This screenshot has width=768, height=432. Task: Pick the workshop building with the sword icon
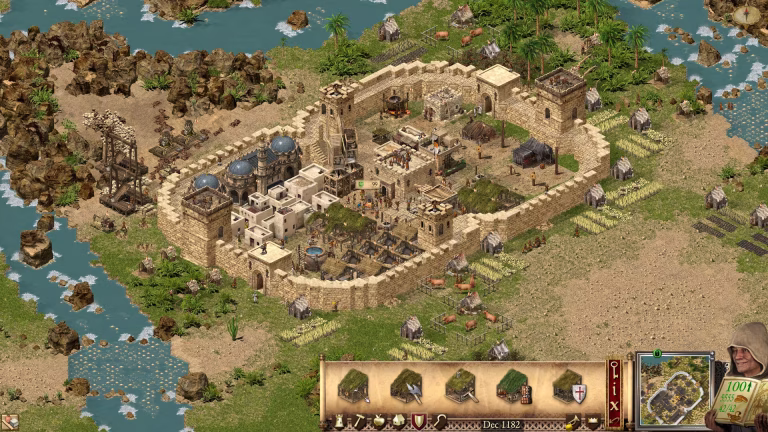461,385
